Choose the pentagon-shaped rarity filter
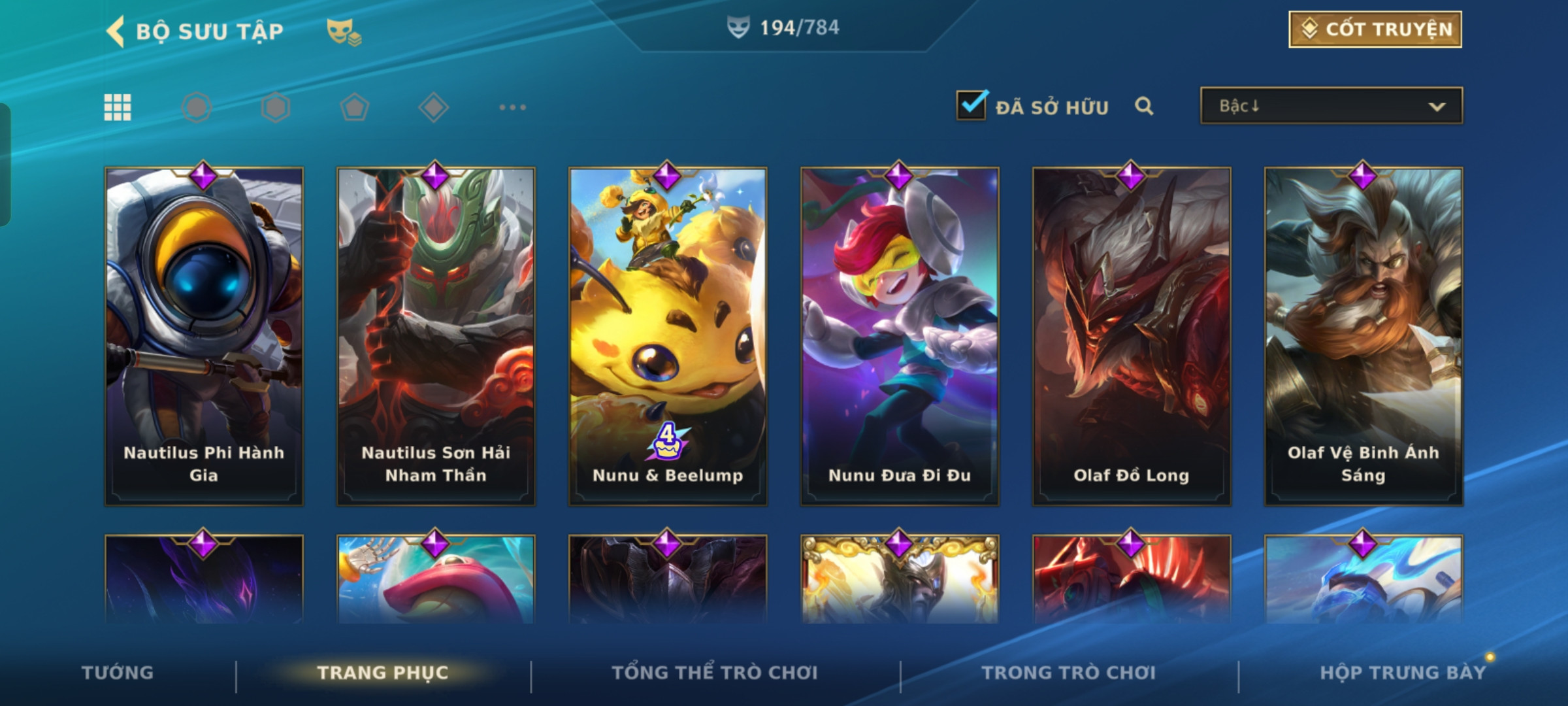1568x706 pixels. 354,107
